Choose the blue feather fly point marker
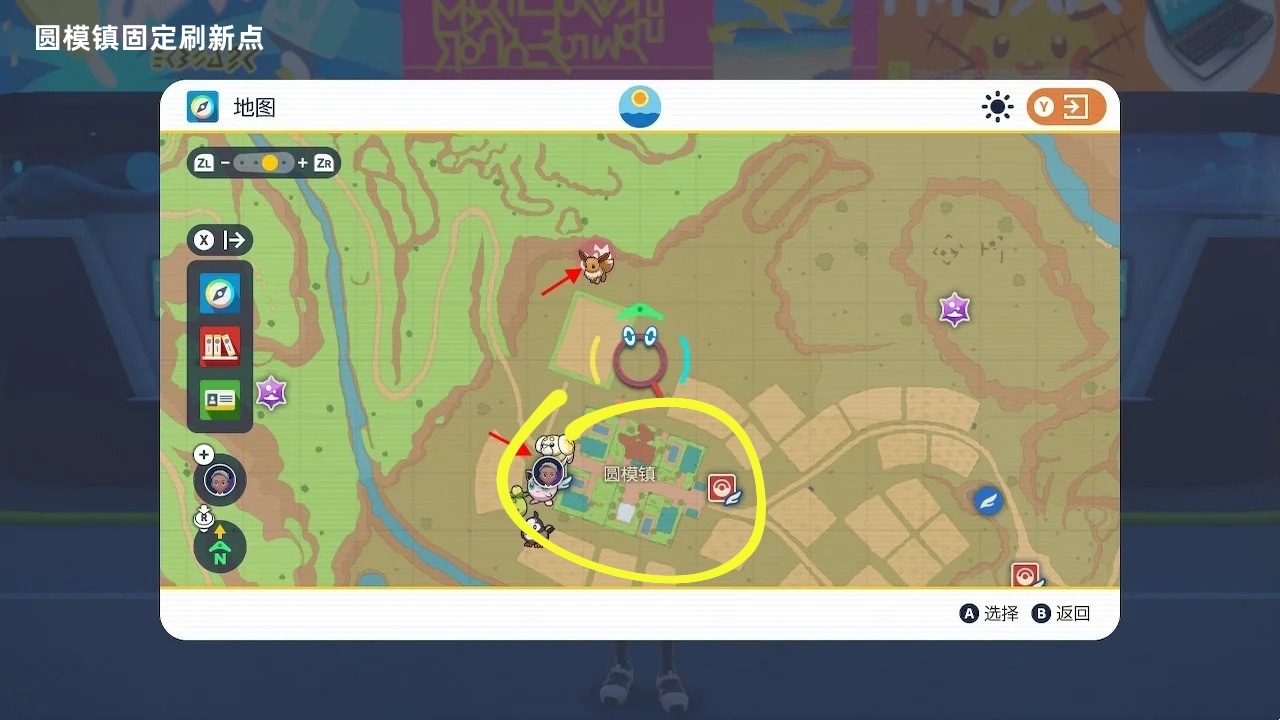 988,500
